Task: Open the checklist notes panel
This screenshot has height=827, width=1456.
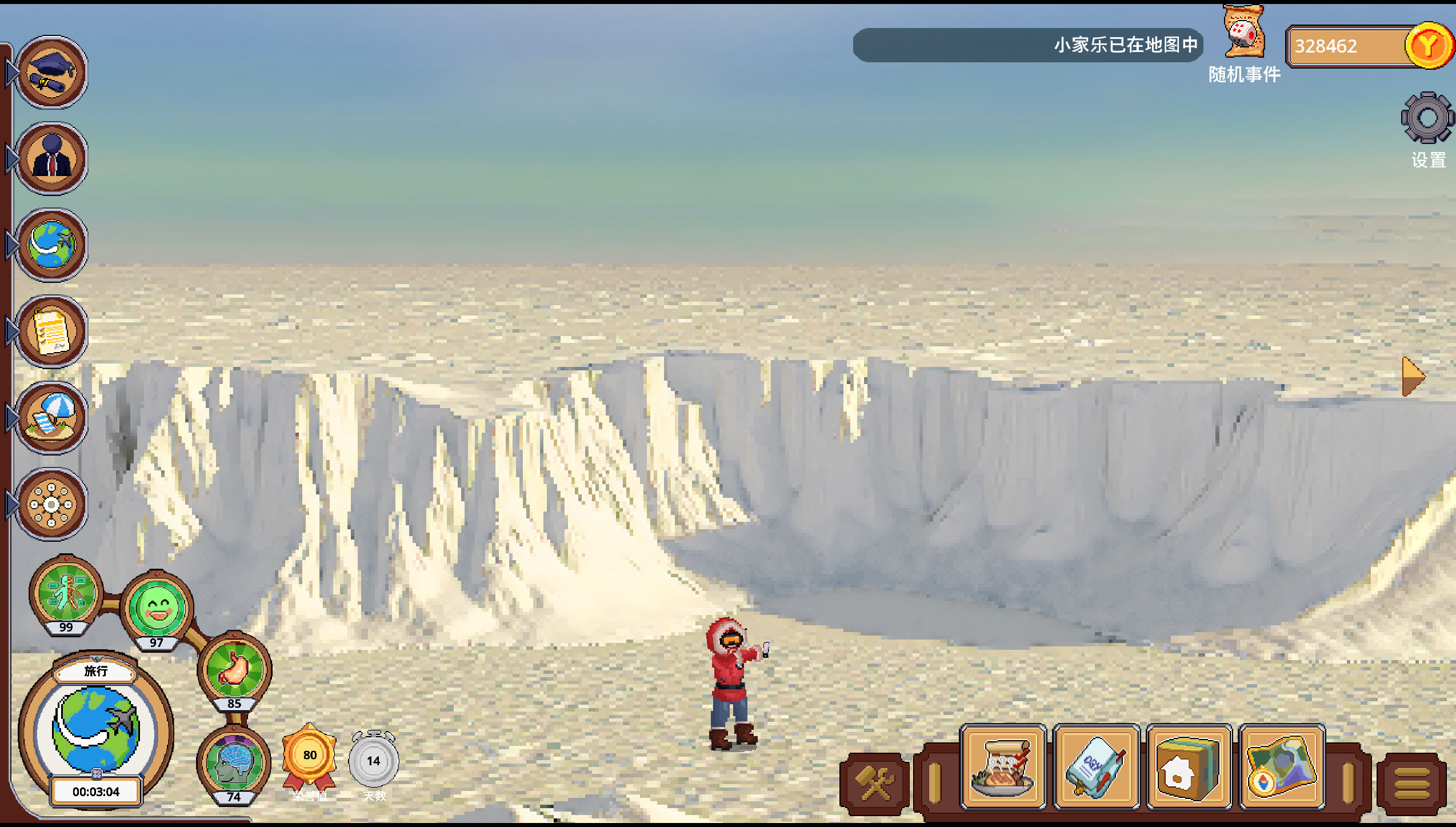Action: [51, 330]
